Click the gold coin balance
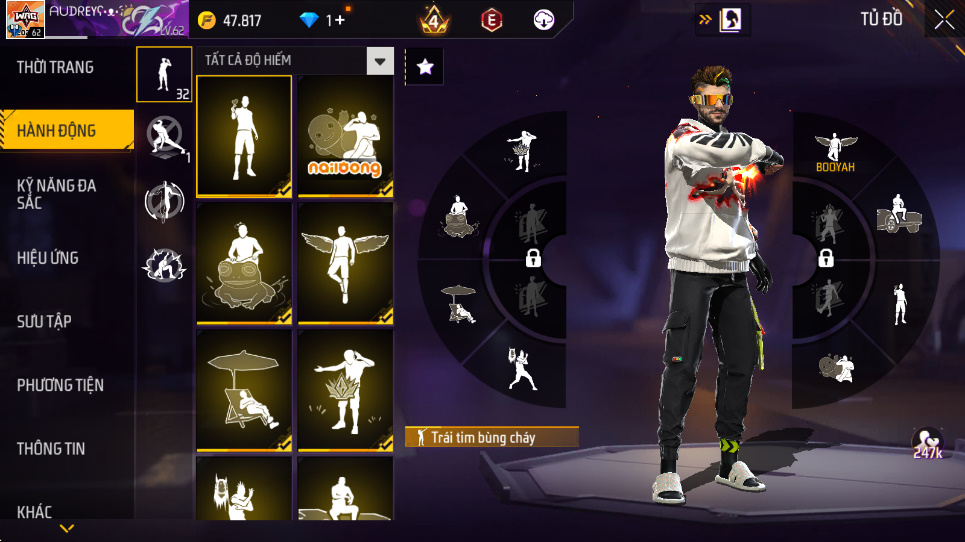The width and height of the screenshot is (965, 542). click(x=232, y=20)
